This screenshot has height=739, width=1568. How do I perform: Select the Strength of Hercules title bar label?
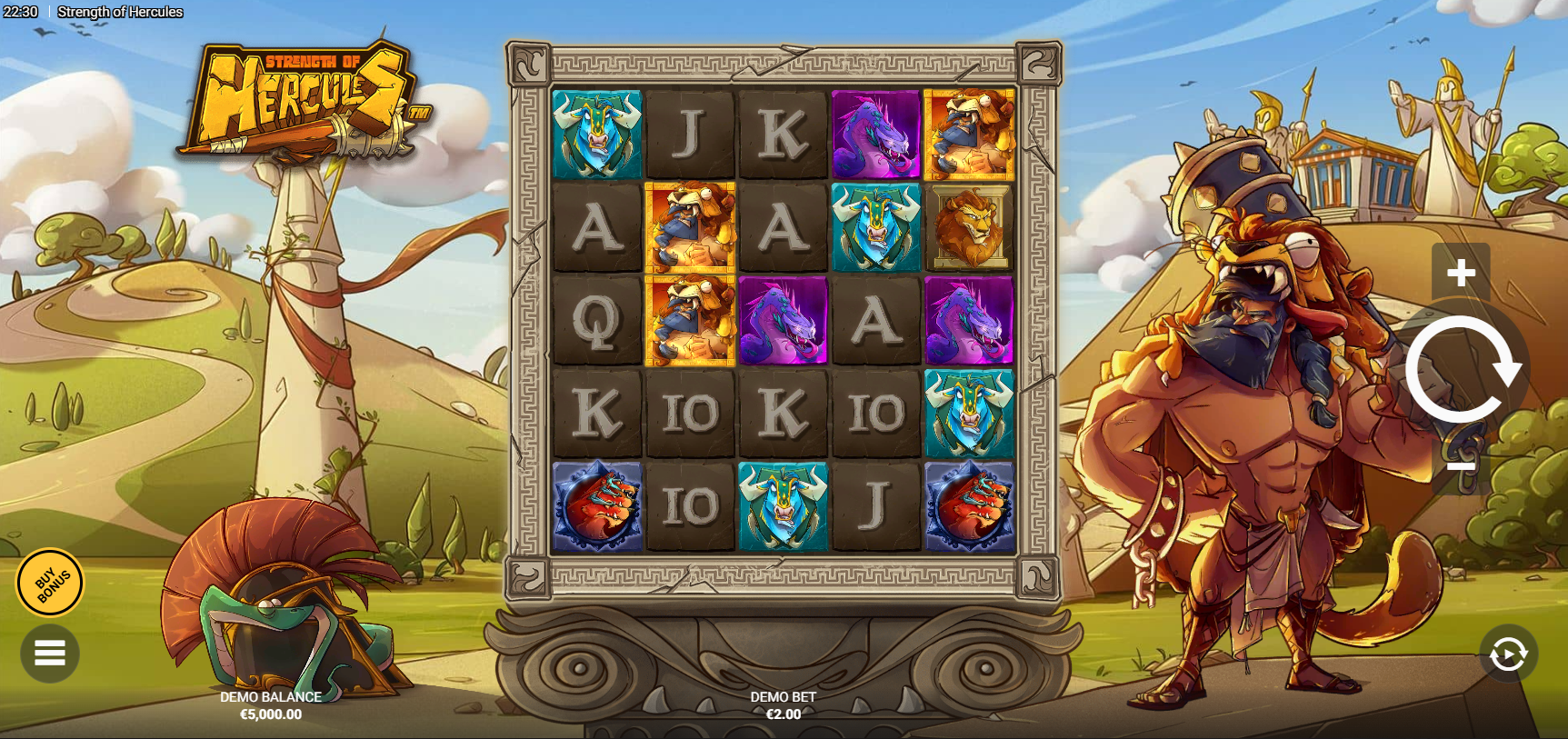(x=119, y=12)
